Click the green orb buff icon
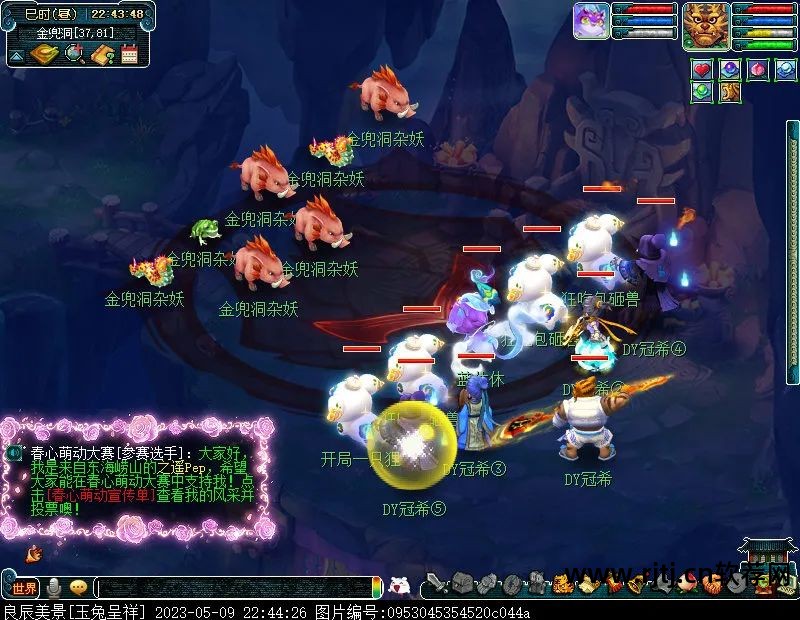800x620 pixels. pyautogui.click(x=702, y=93)
